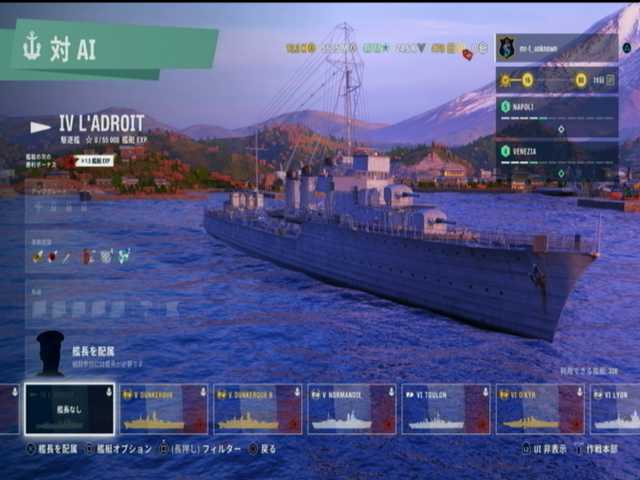Pick the Toulon ship card

pyautogui.click(x=446, y=409)
